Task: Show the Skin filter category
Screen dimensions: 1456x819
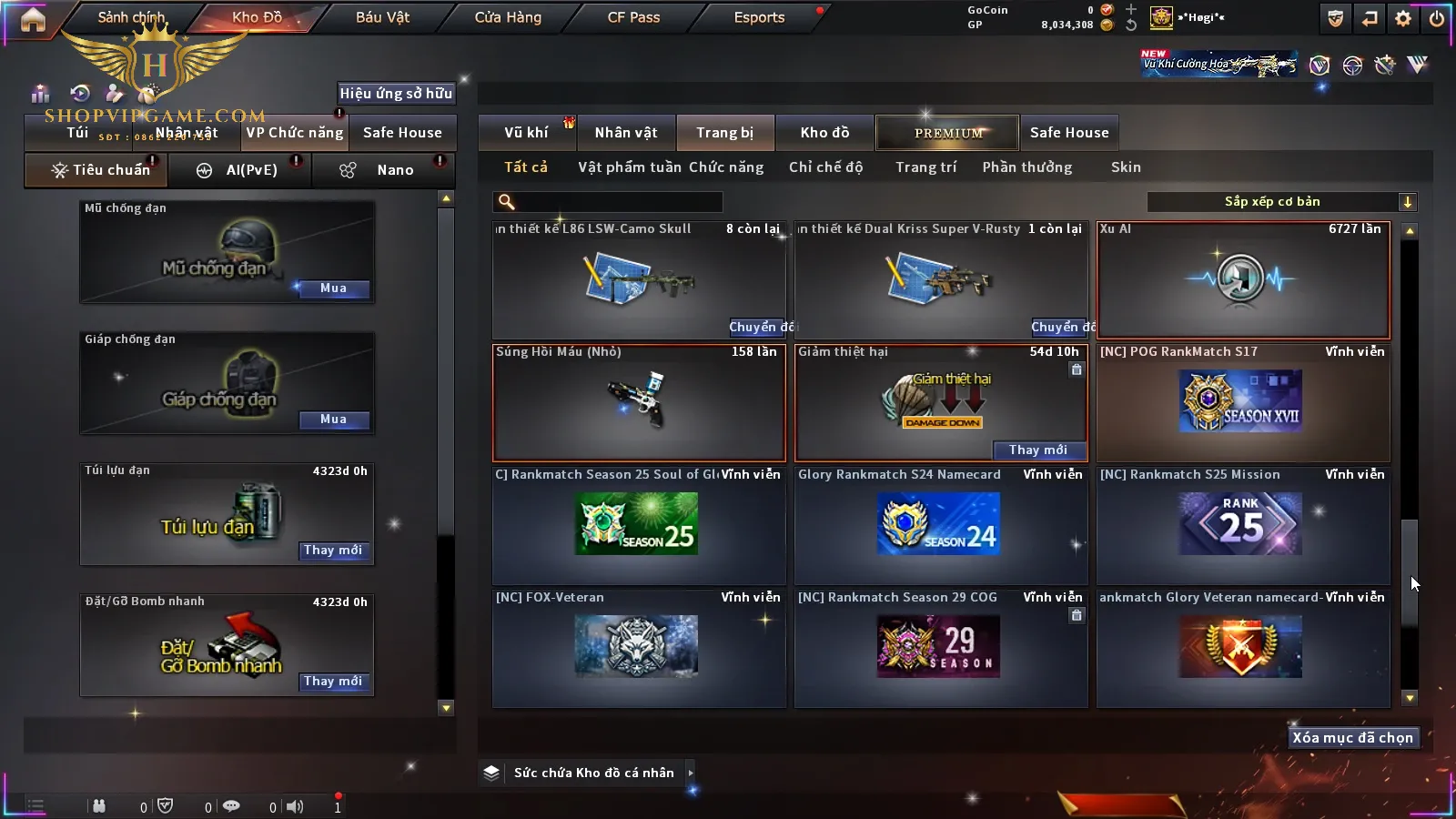Action: 1126,167
